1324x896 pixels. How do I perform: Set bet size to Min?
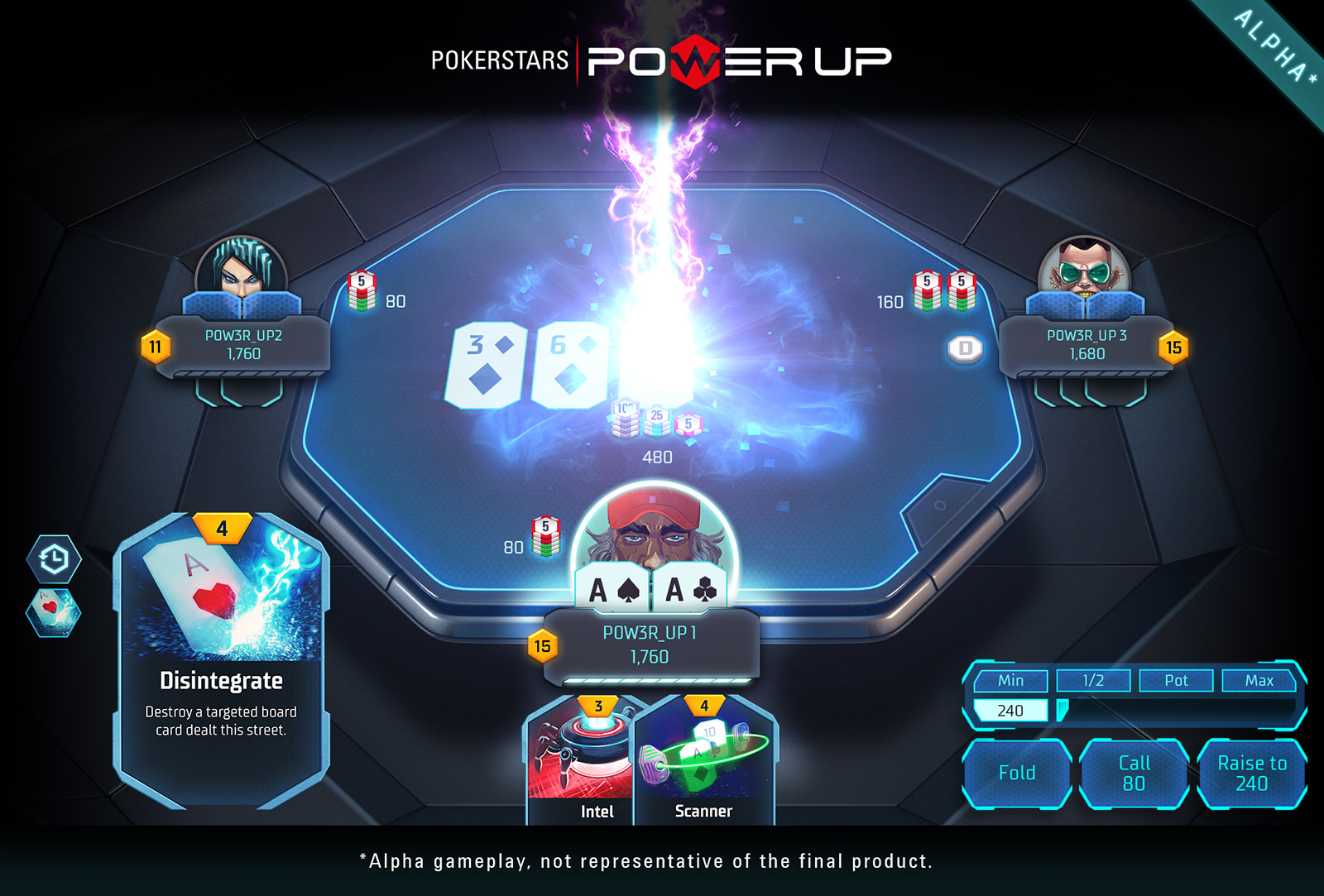1010,681
